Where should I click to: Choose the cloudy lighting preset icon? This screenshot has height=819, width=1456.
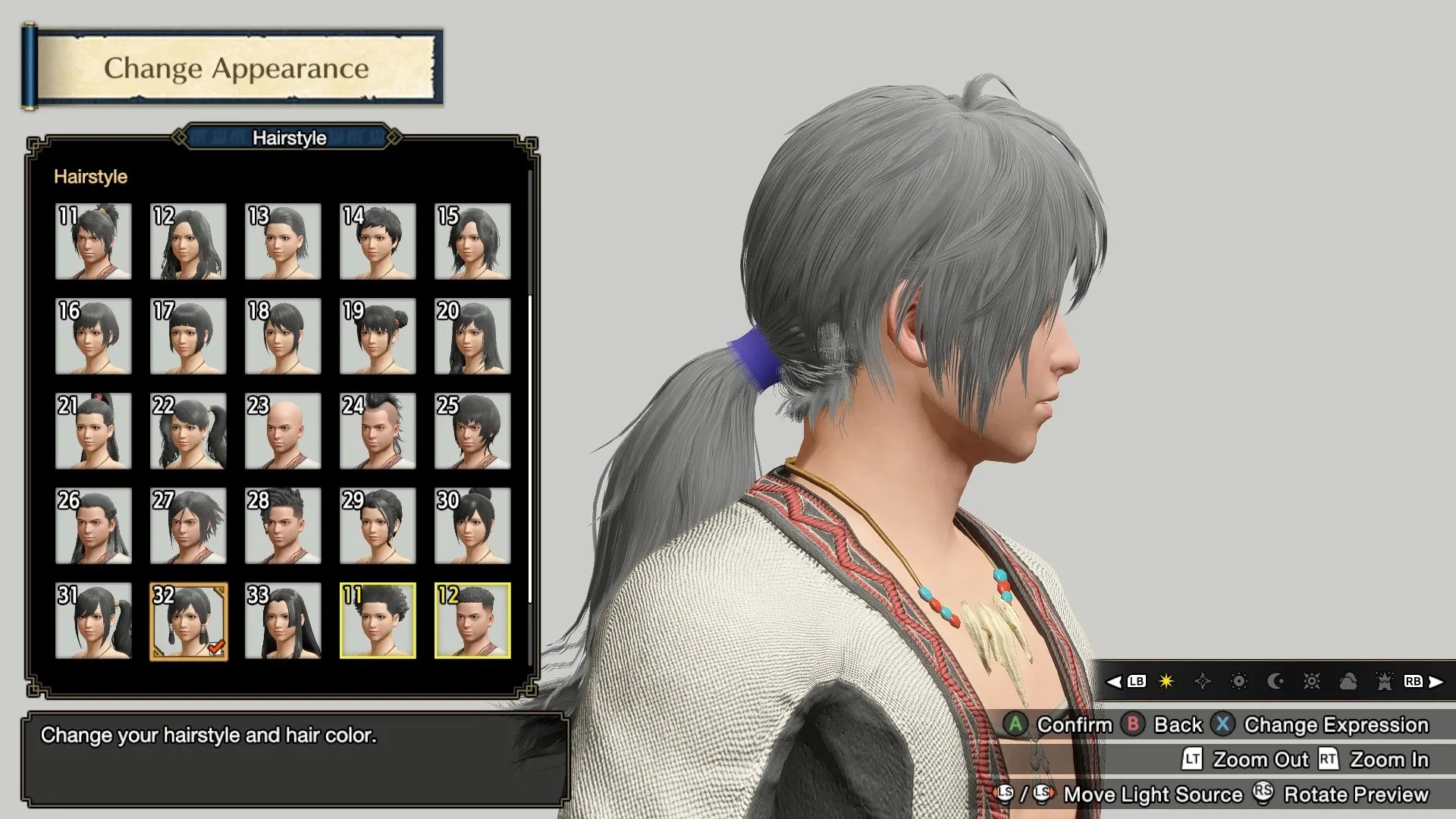pos(1348,681)
